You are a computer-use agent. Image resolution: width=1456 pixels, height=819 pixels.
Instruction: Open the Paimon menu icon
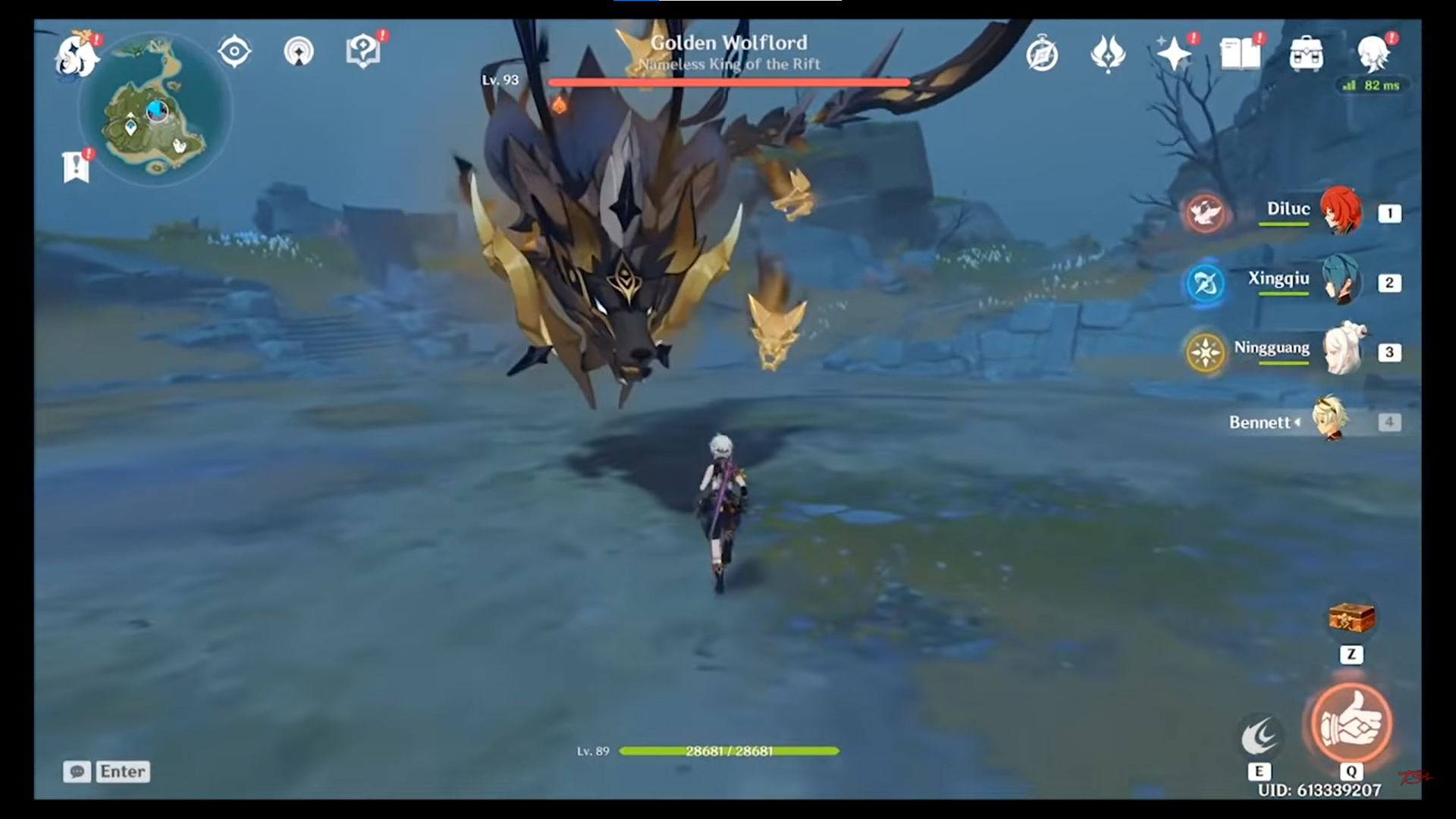point(77,55)
